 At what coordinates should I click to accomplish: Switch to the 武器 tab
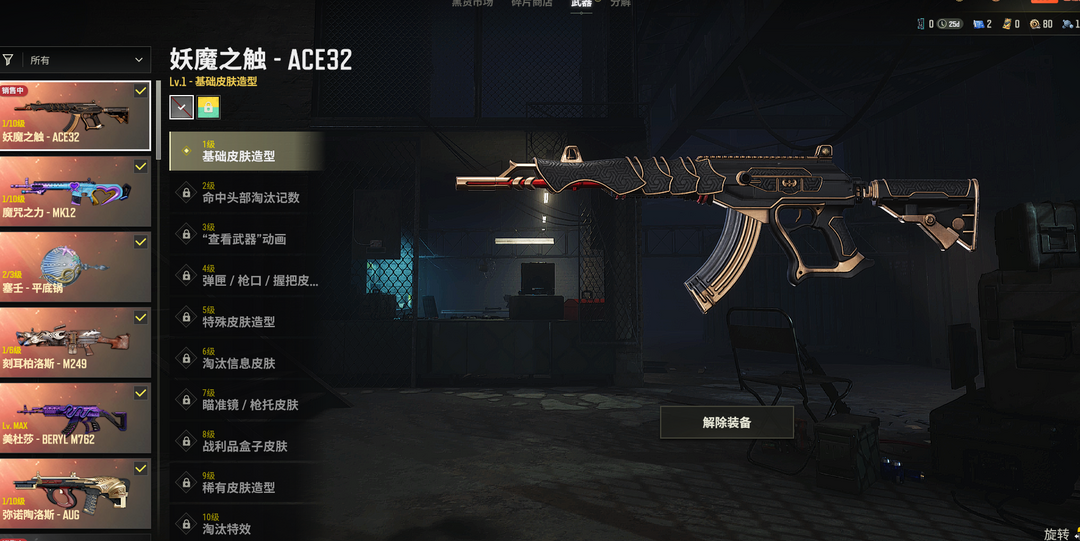click(x=581, y=5)
